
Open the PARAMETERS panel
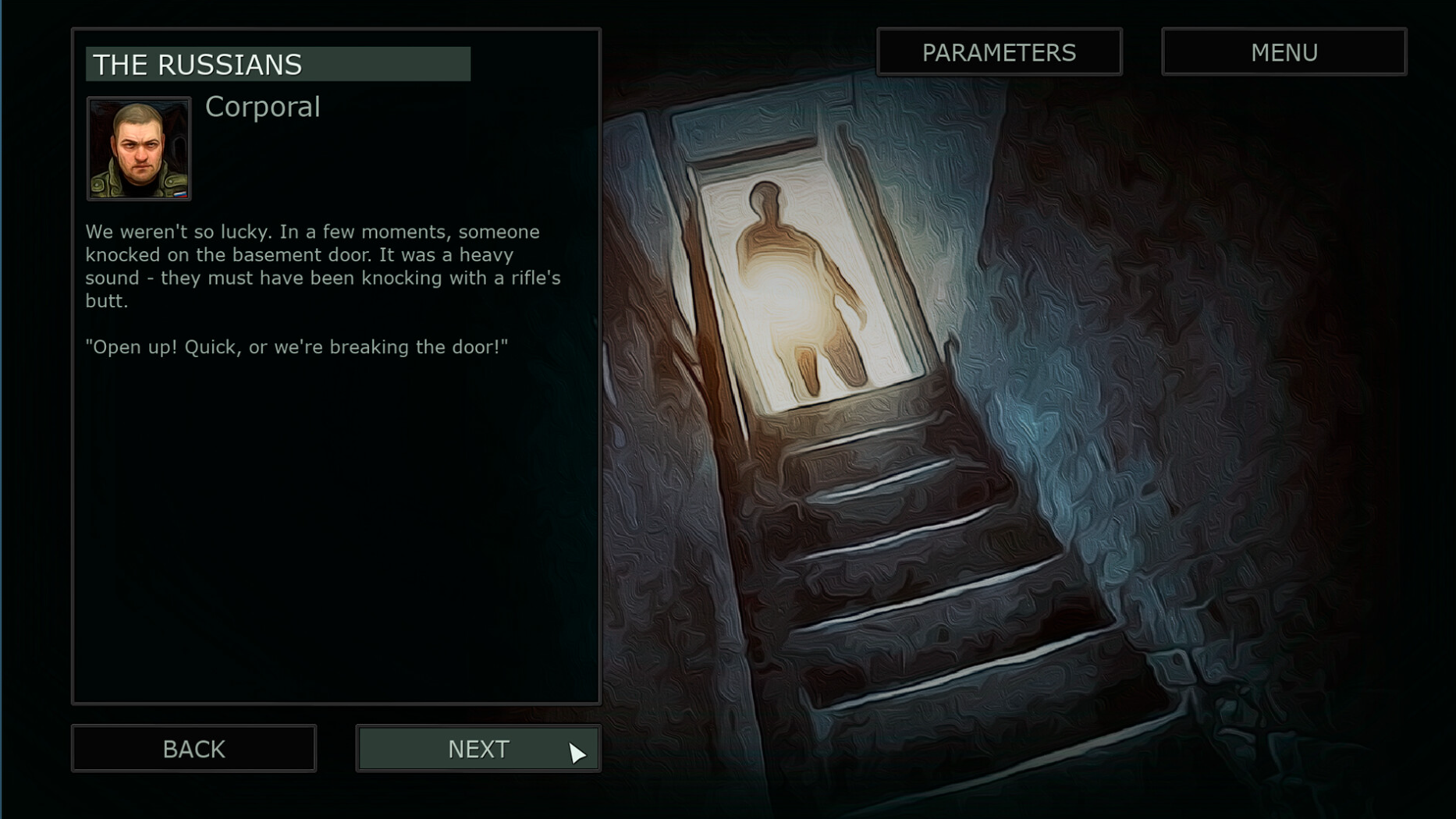[999, 52]
